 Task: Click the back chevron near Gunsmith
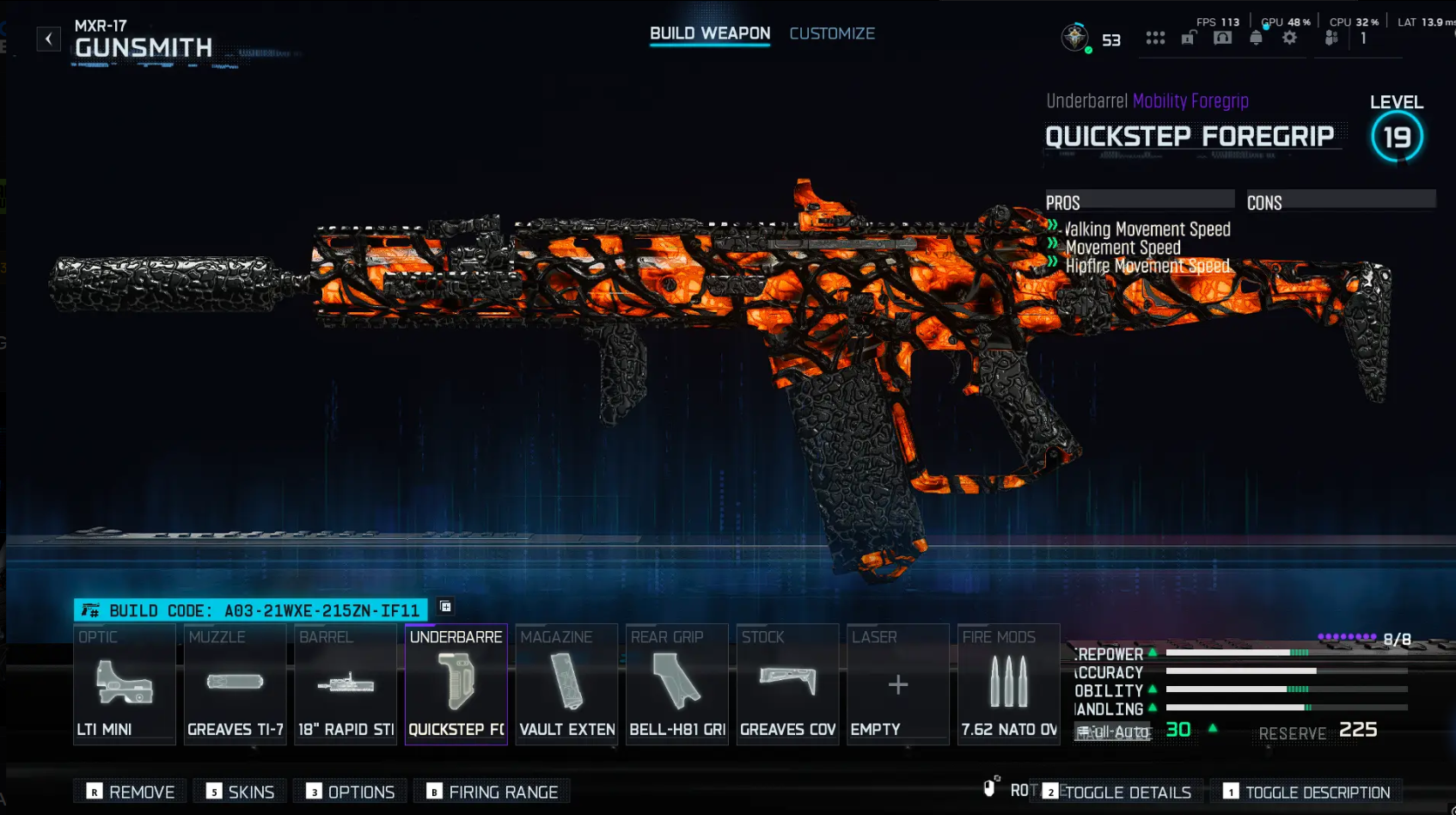pyautogui.click(x=48, y=38)
